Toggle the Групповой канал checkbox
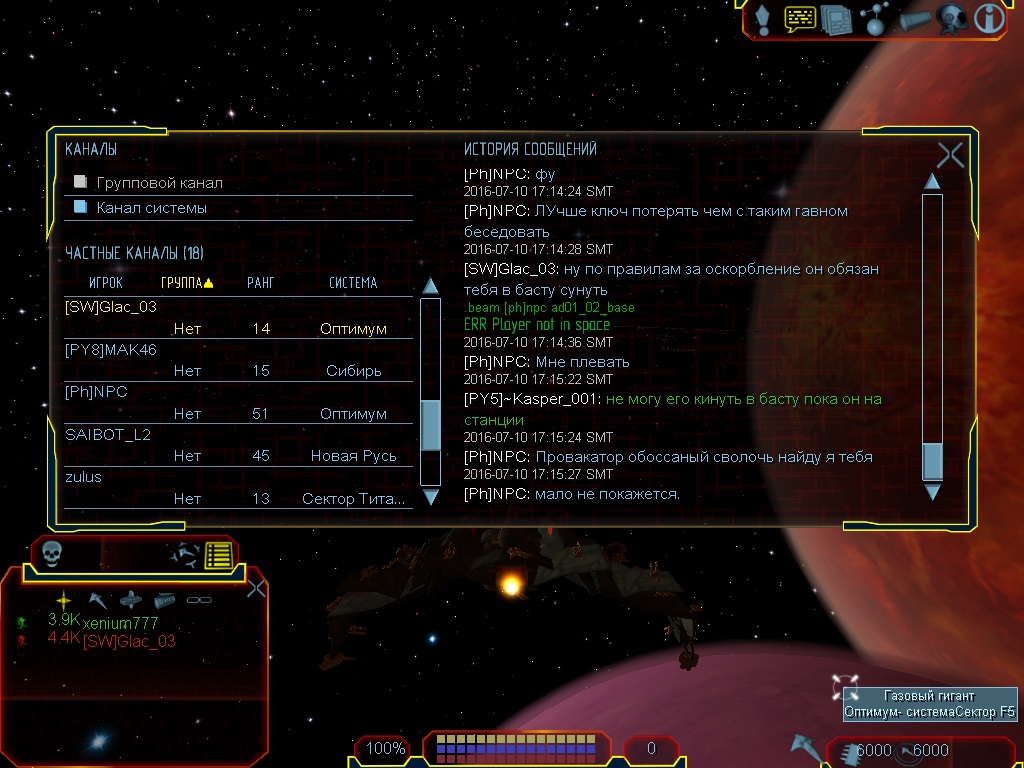Image resolution: width=1024 pixels, height=768 pixels. click(x=81, y=183)
